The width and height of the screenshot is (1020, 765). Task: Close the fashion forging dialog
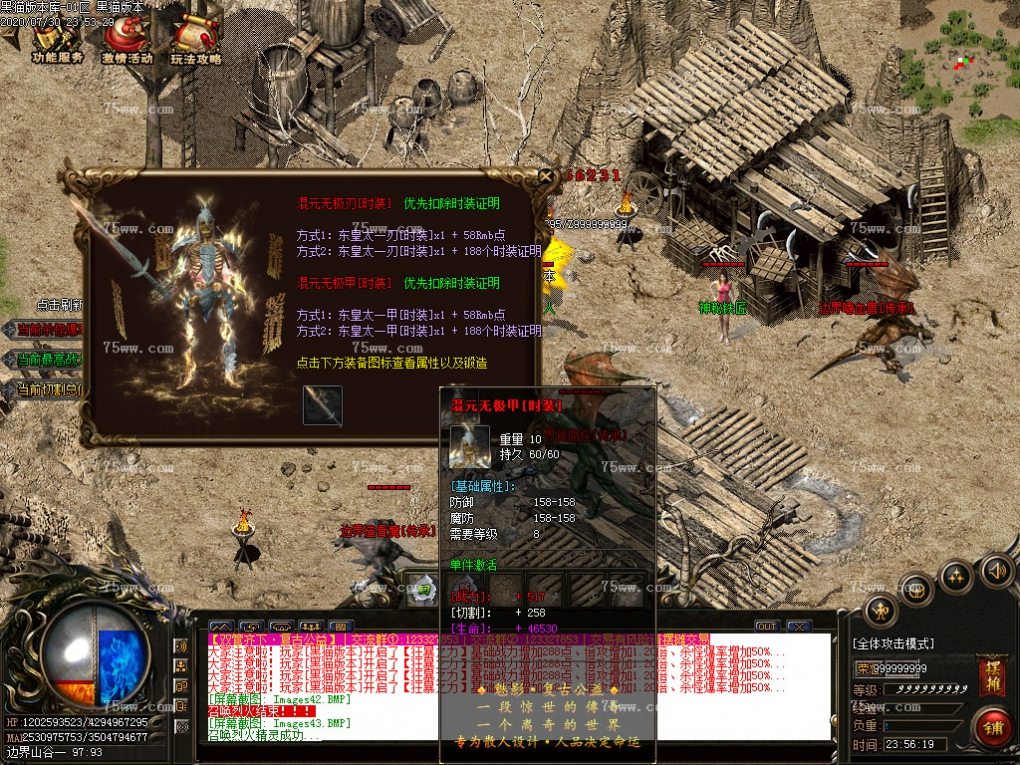546,177
